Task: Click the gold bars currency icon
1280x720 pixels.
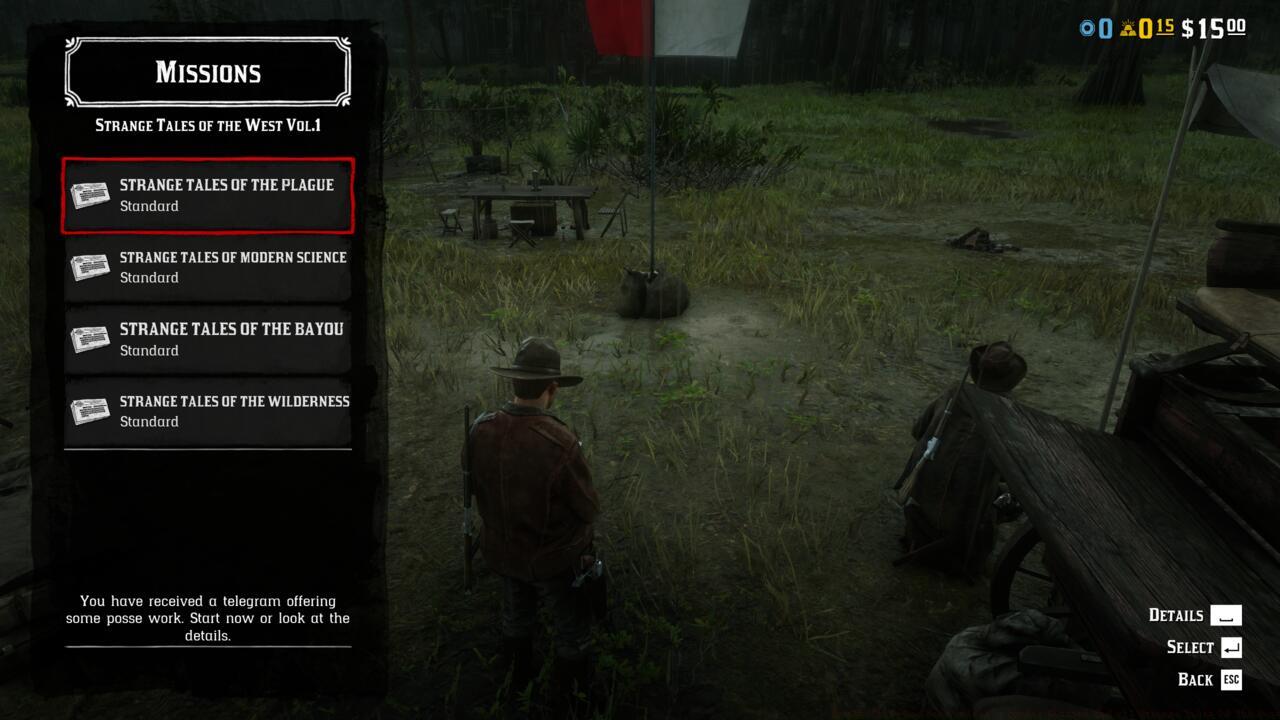Action: (1131, 28)
